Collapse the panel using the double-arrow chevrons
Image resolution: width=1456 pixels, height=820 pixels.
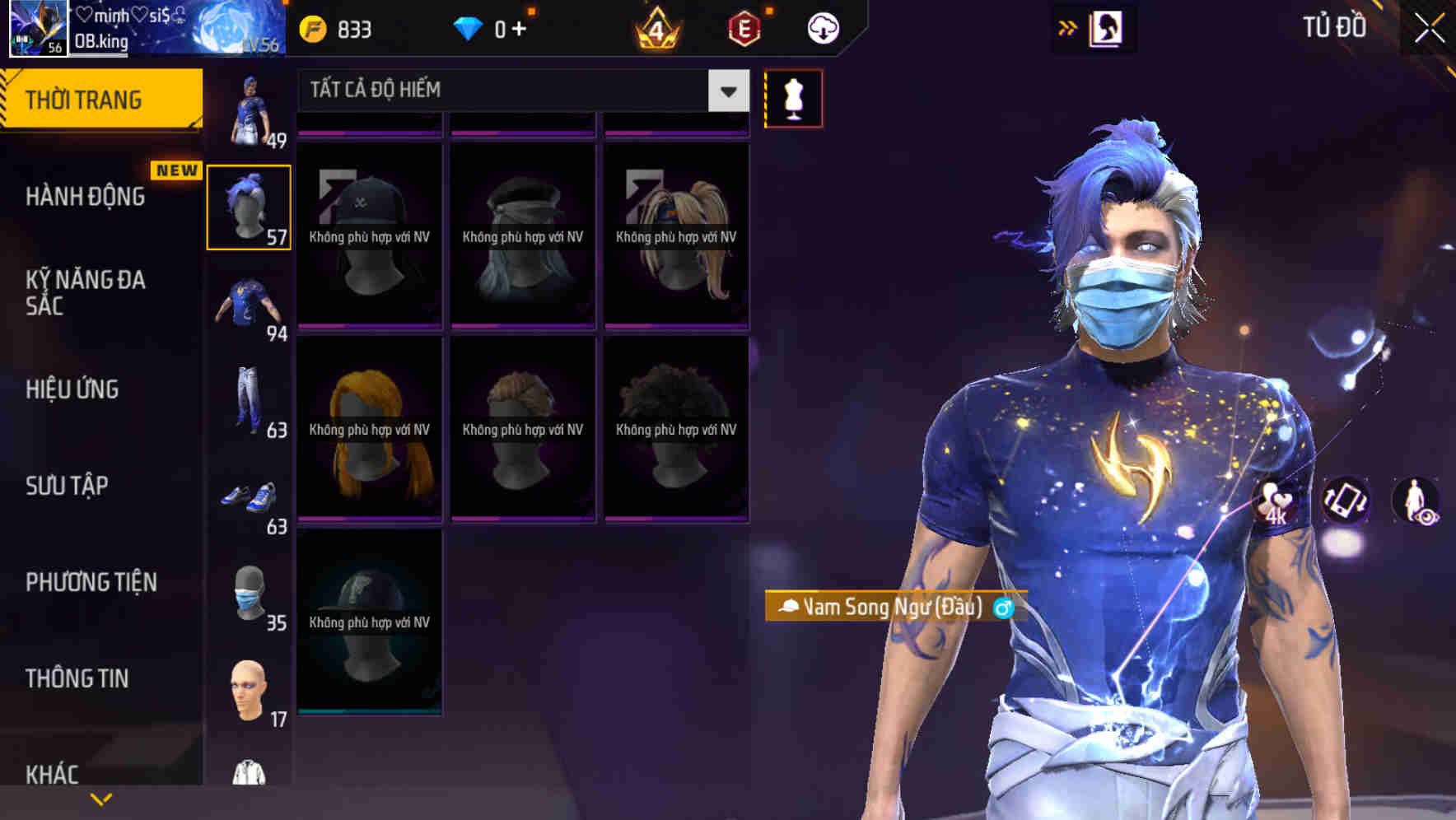(1066, 27)
